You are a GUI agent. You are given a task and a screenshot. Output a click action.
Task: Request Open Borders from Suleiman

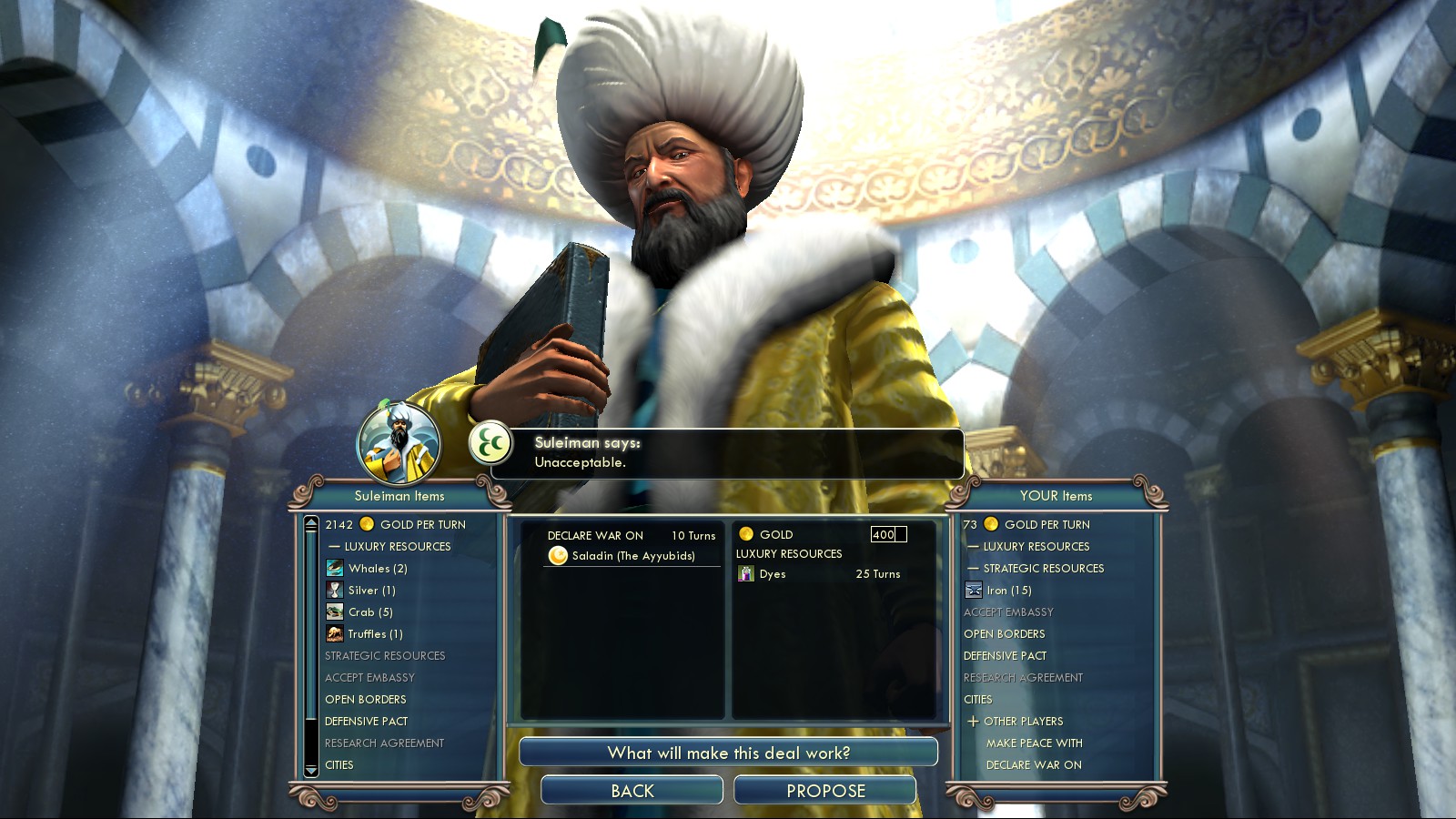[366, 699]
